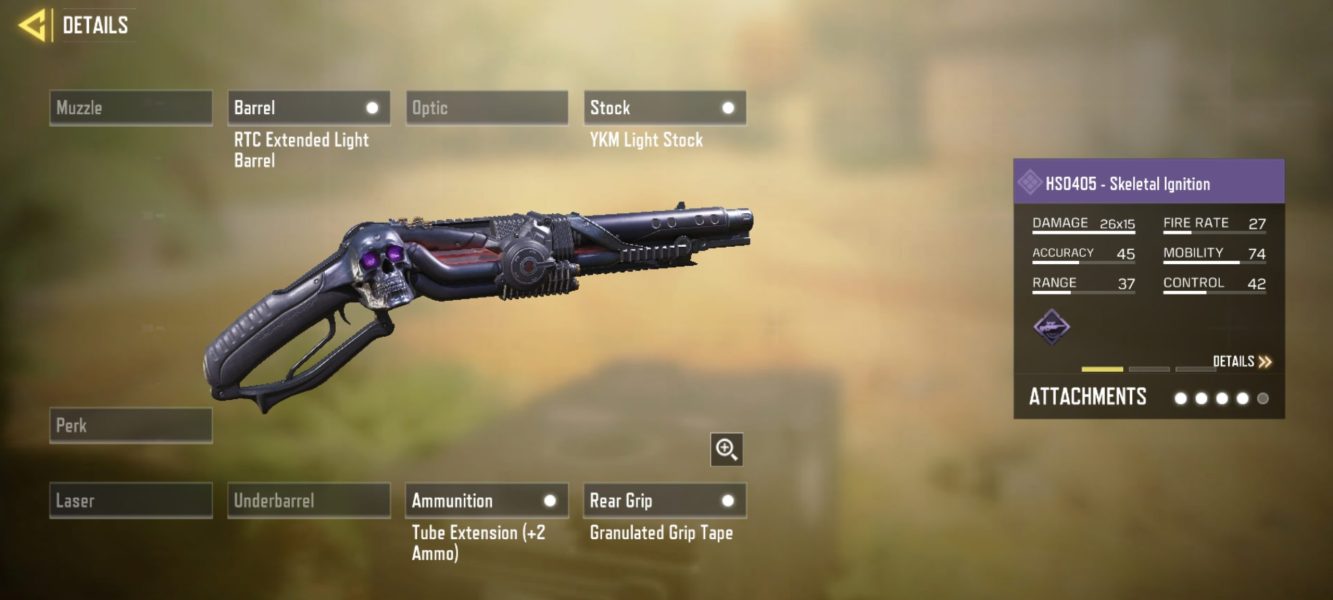The image size is (1333, 600).
Task: Open the empty Optic attachment slot
Action: coord(487,108)
